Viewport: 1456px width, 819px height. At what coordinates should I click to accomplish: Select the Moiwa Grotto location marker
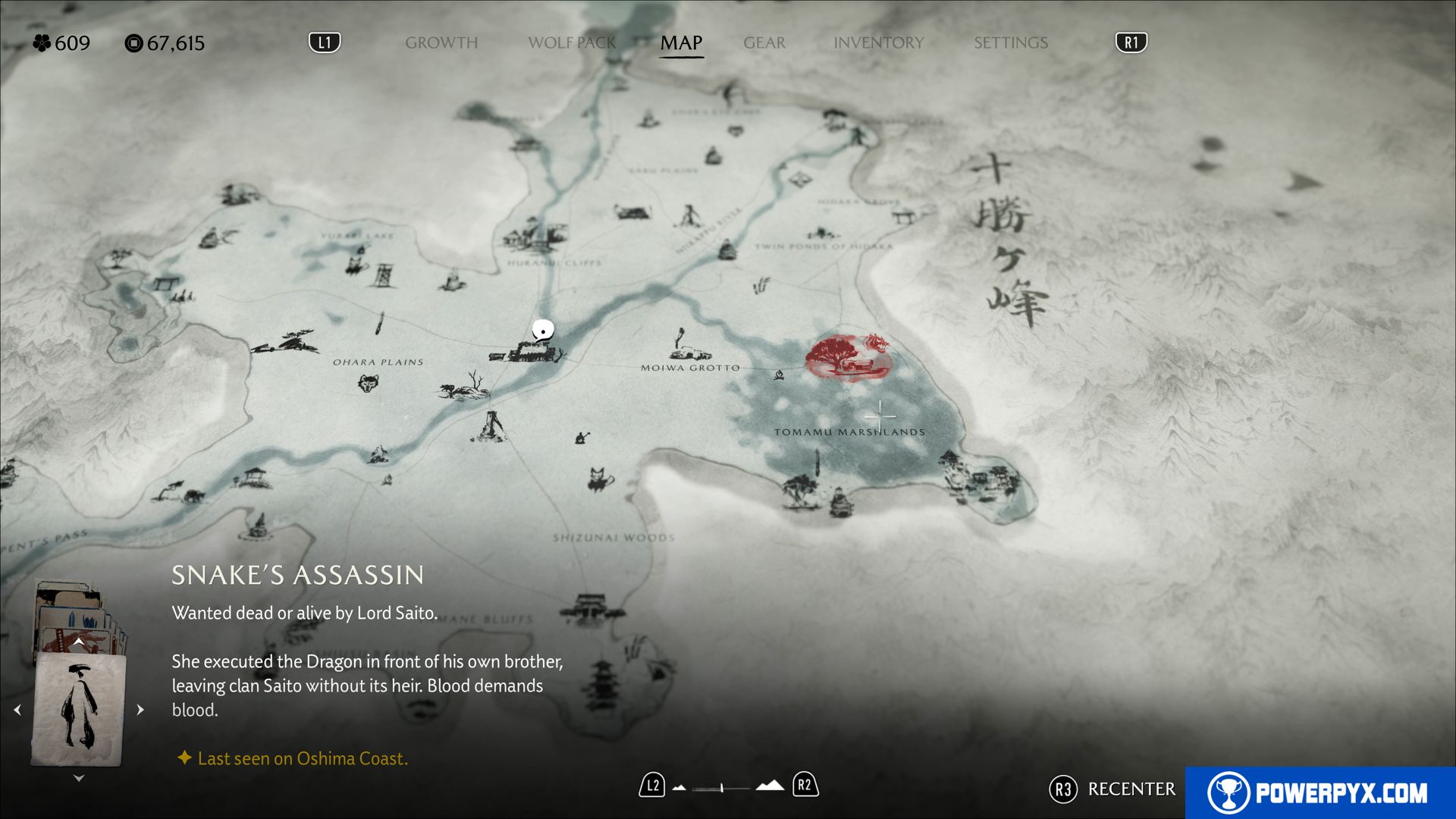(688, 347)
